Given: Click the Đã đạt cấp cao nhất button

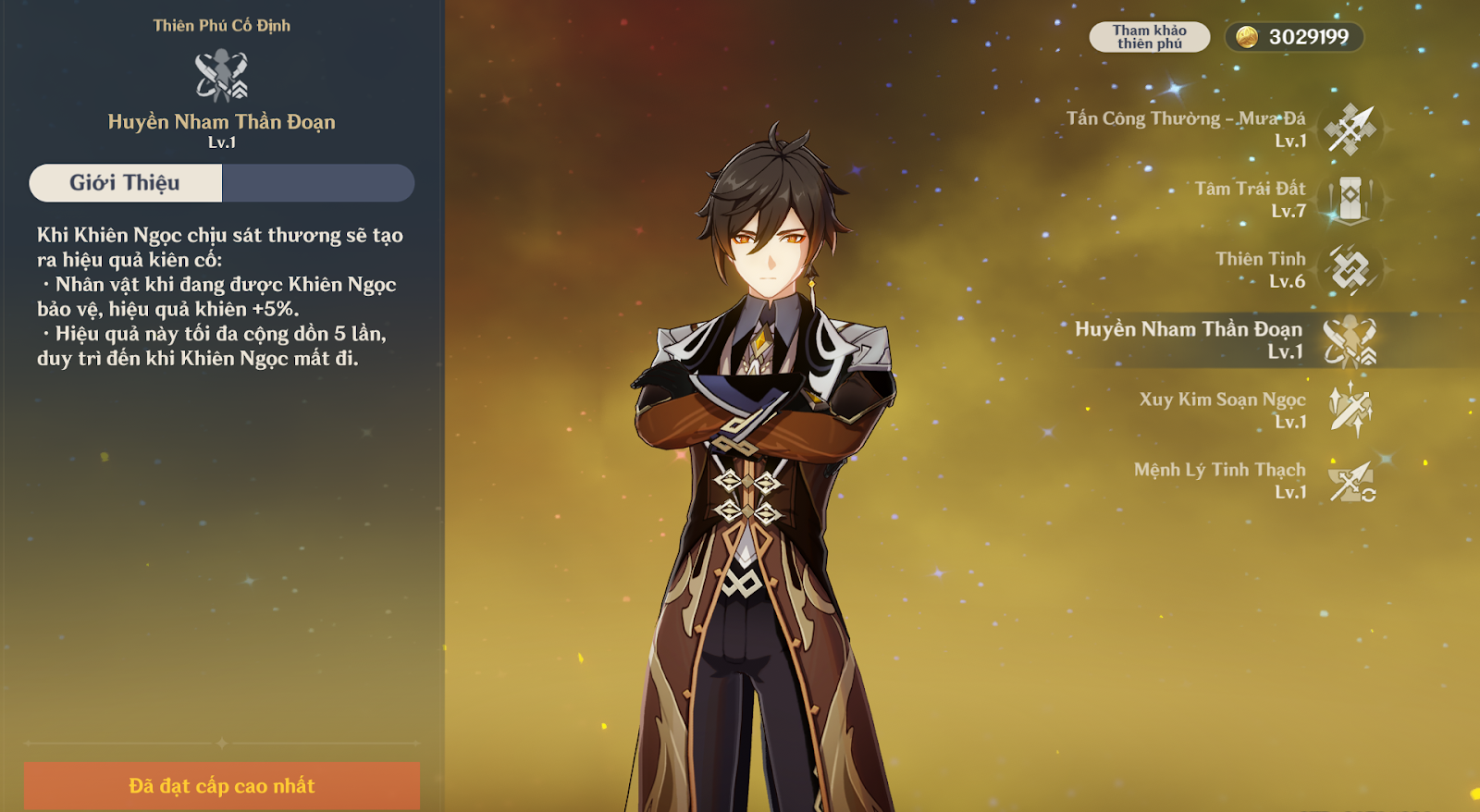Looking at the screenshot, I should [222, 786].
